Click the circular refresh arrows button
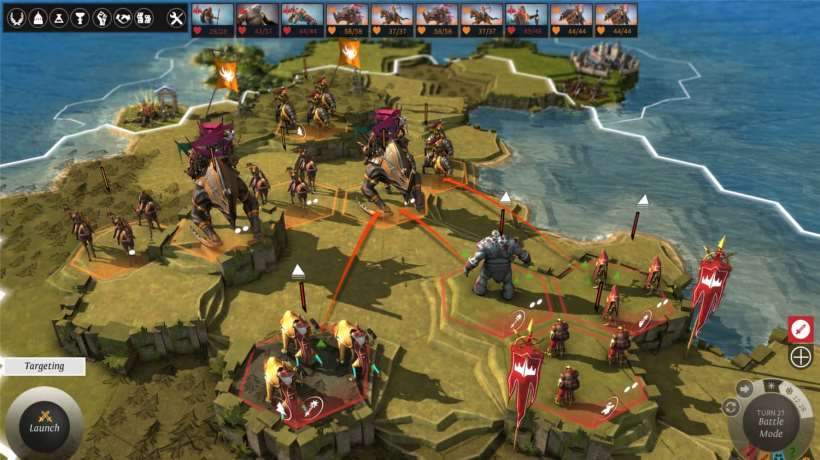The height and width of the screenshot is (460, 820). click(730, 407)
